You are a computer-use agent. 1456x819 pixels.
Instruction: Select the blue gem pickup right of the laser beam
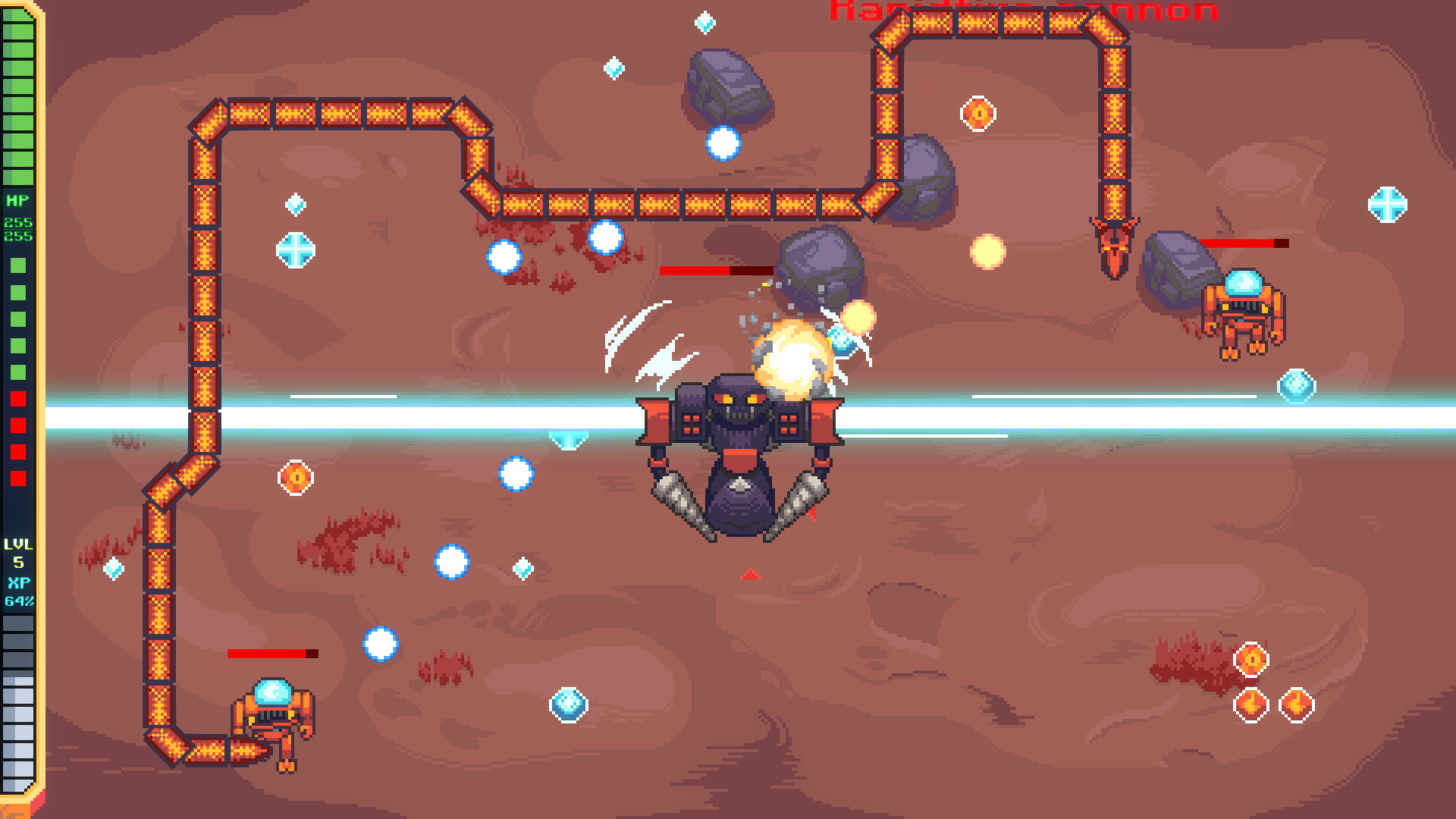(x=1296, y=388)
